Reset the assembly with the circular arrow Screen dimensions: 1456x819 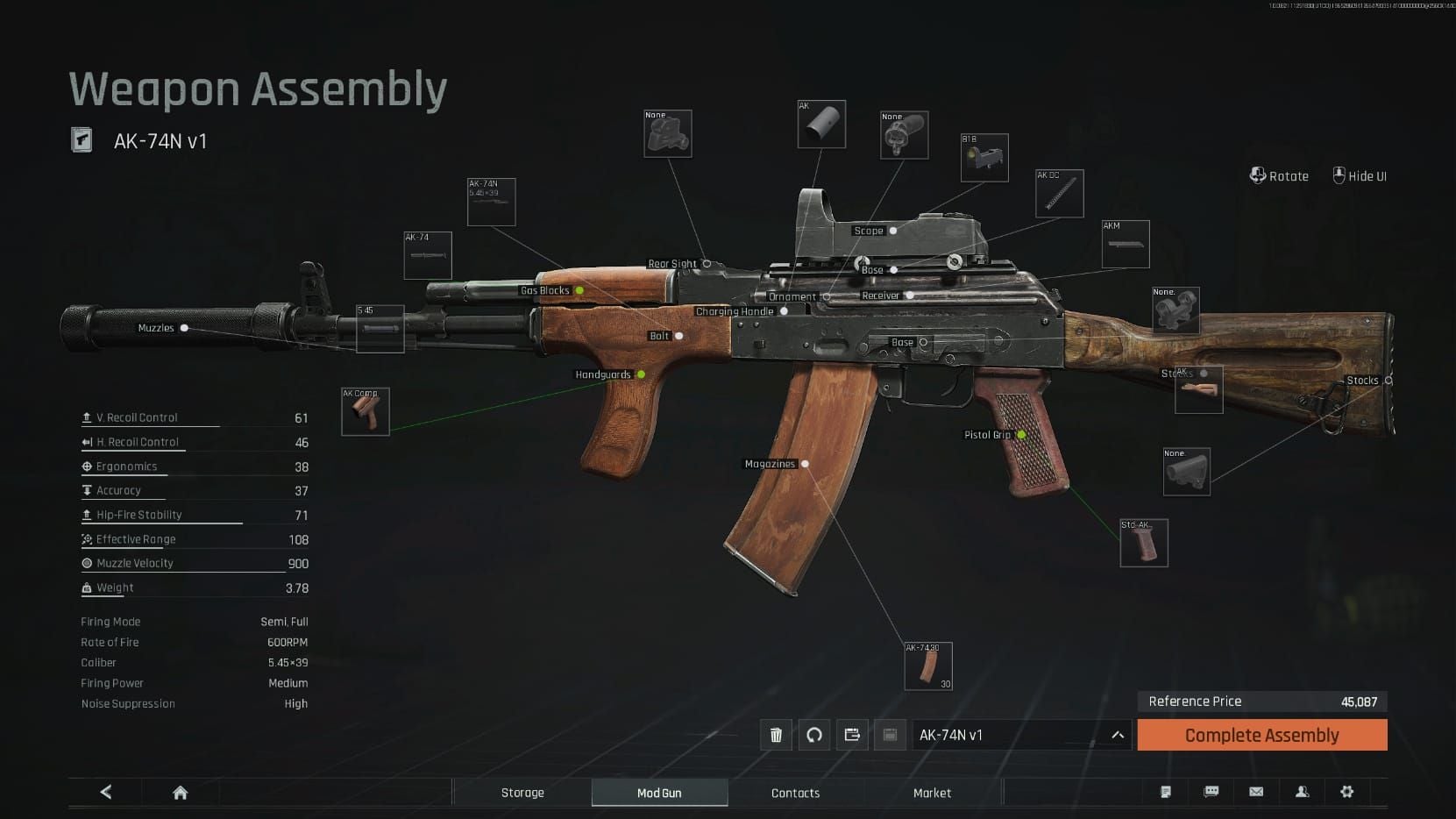(814, 735)
